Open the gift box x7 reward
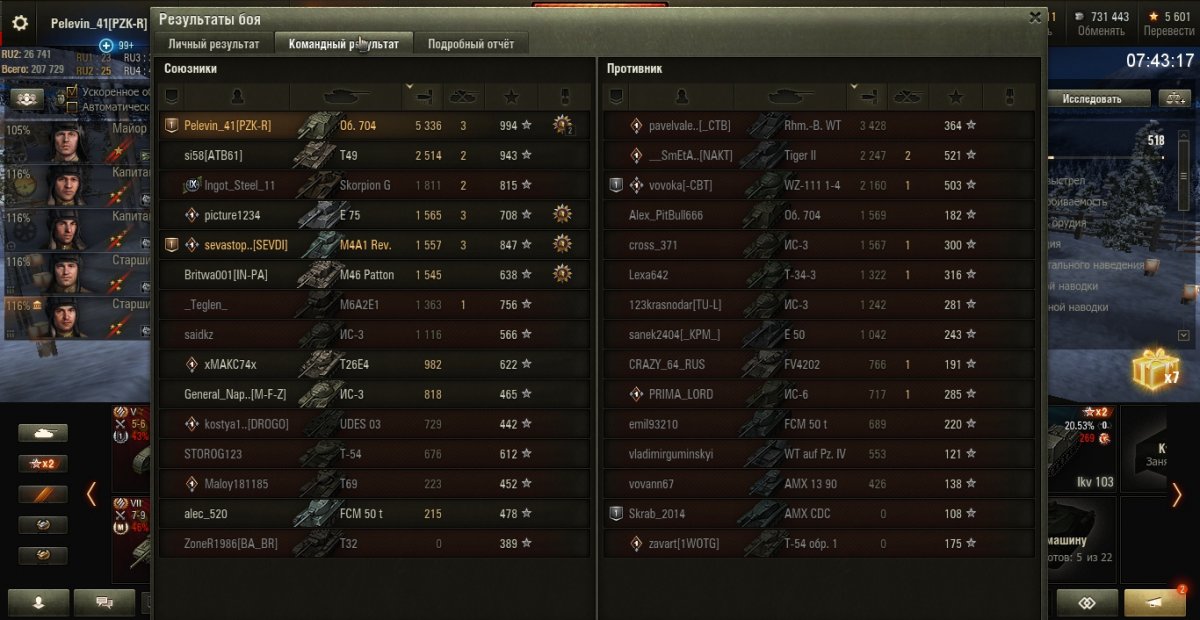Screen dimensions: 1200x620 point(1155,372)
